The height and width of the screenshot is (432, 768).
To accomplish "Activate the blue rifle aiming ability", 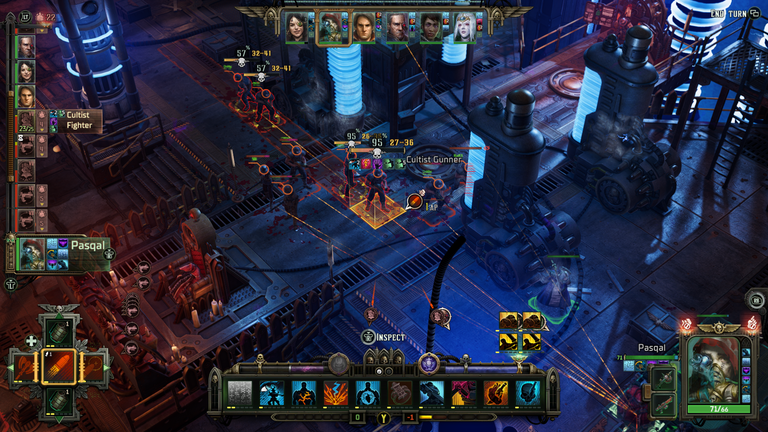I will [x=432, y=393].
